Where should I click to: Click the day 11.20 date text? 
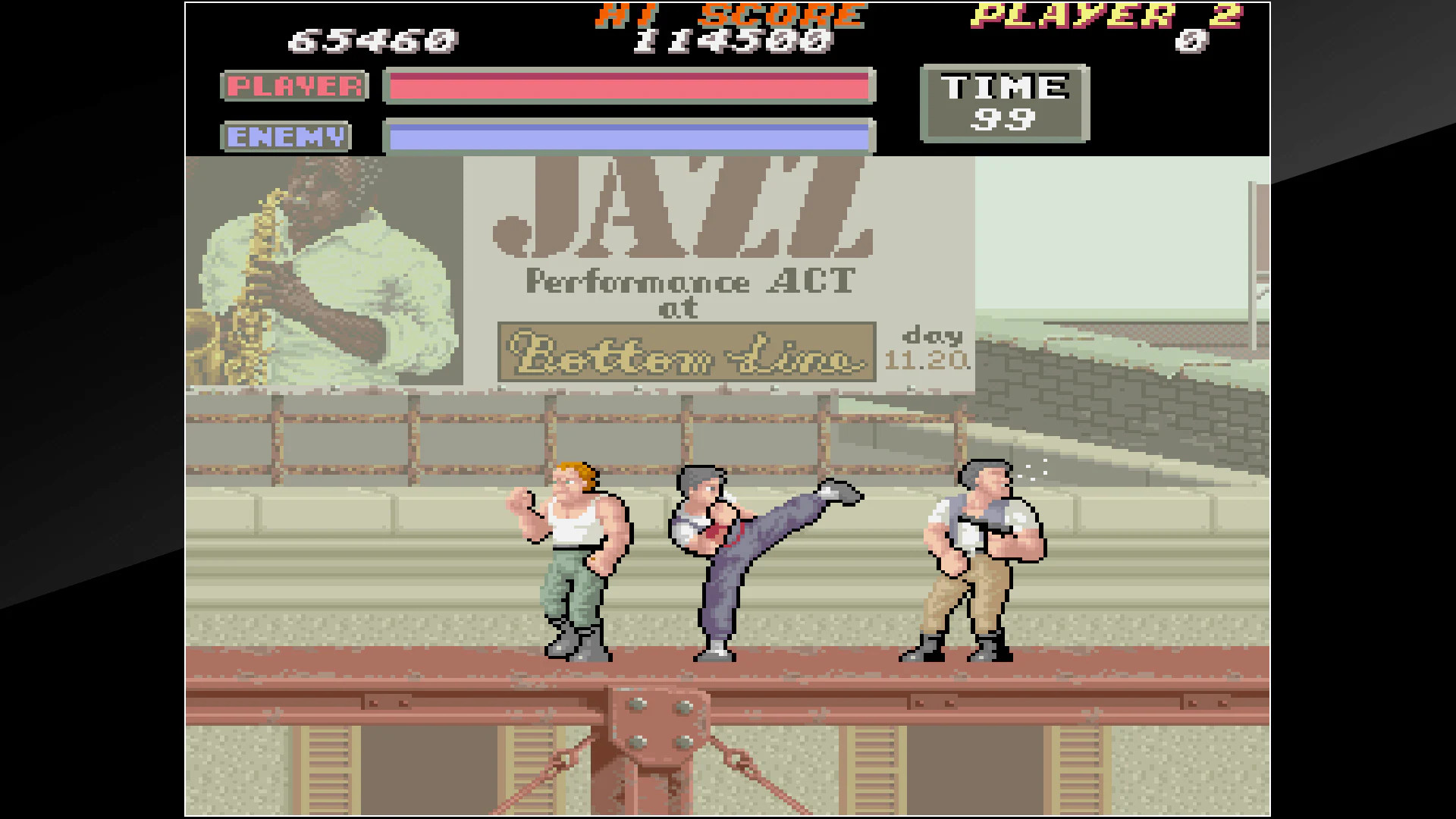[929, 349]
